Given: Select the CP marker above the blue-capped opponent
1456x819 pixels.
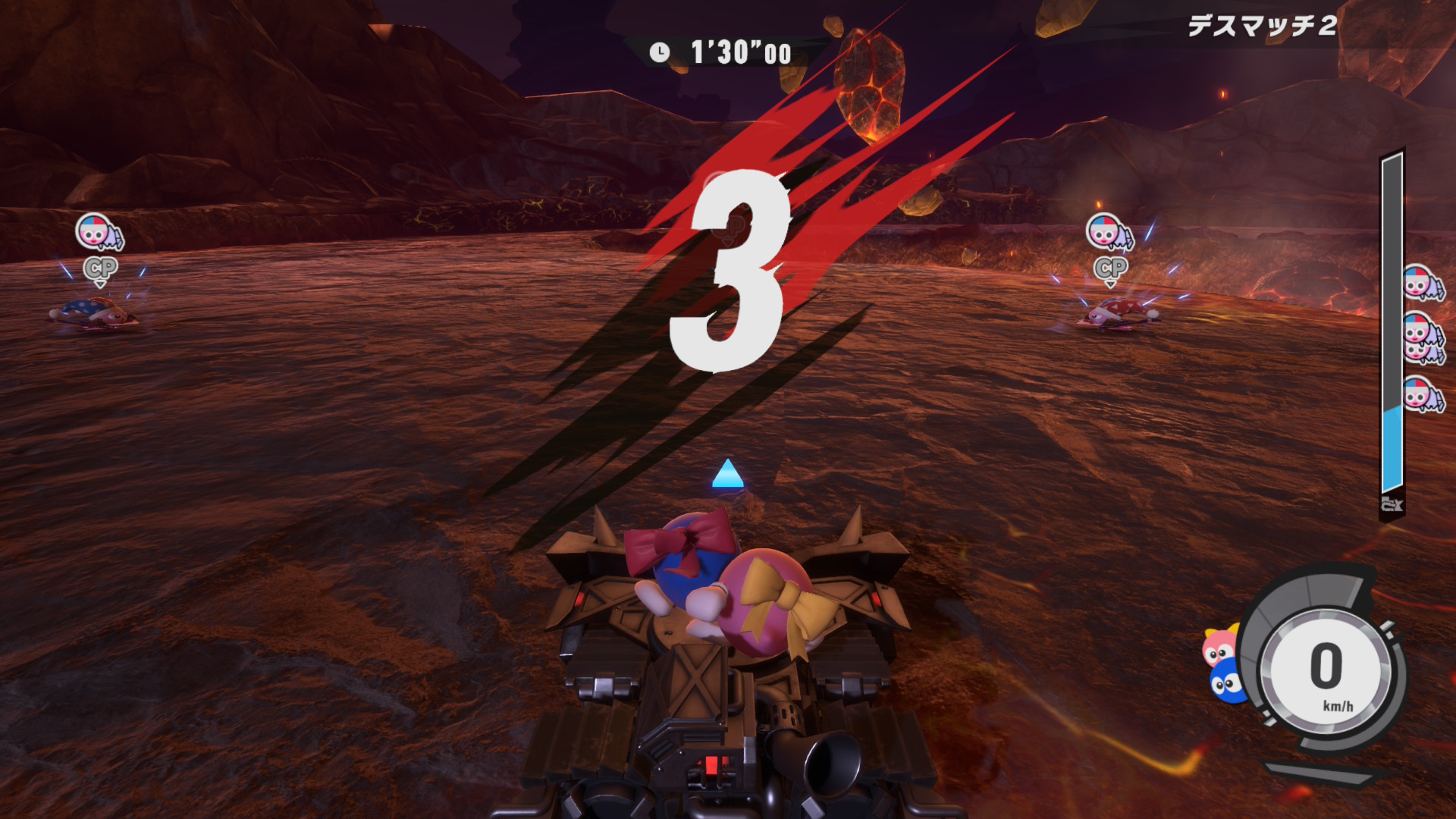Looking at the screenshot, I should click(100, 268).
